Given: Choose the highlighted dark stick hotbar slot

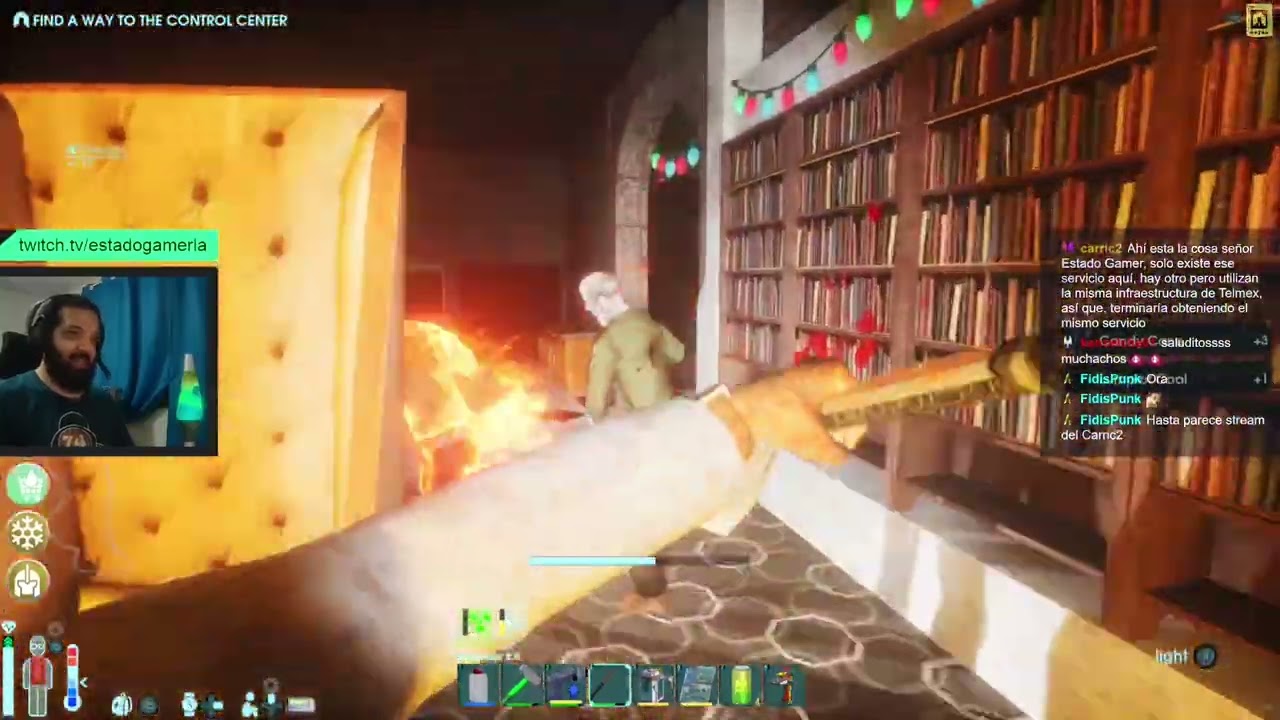Looking at the screenshot, I should [x=609, y=687].
